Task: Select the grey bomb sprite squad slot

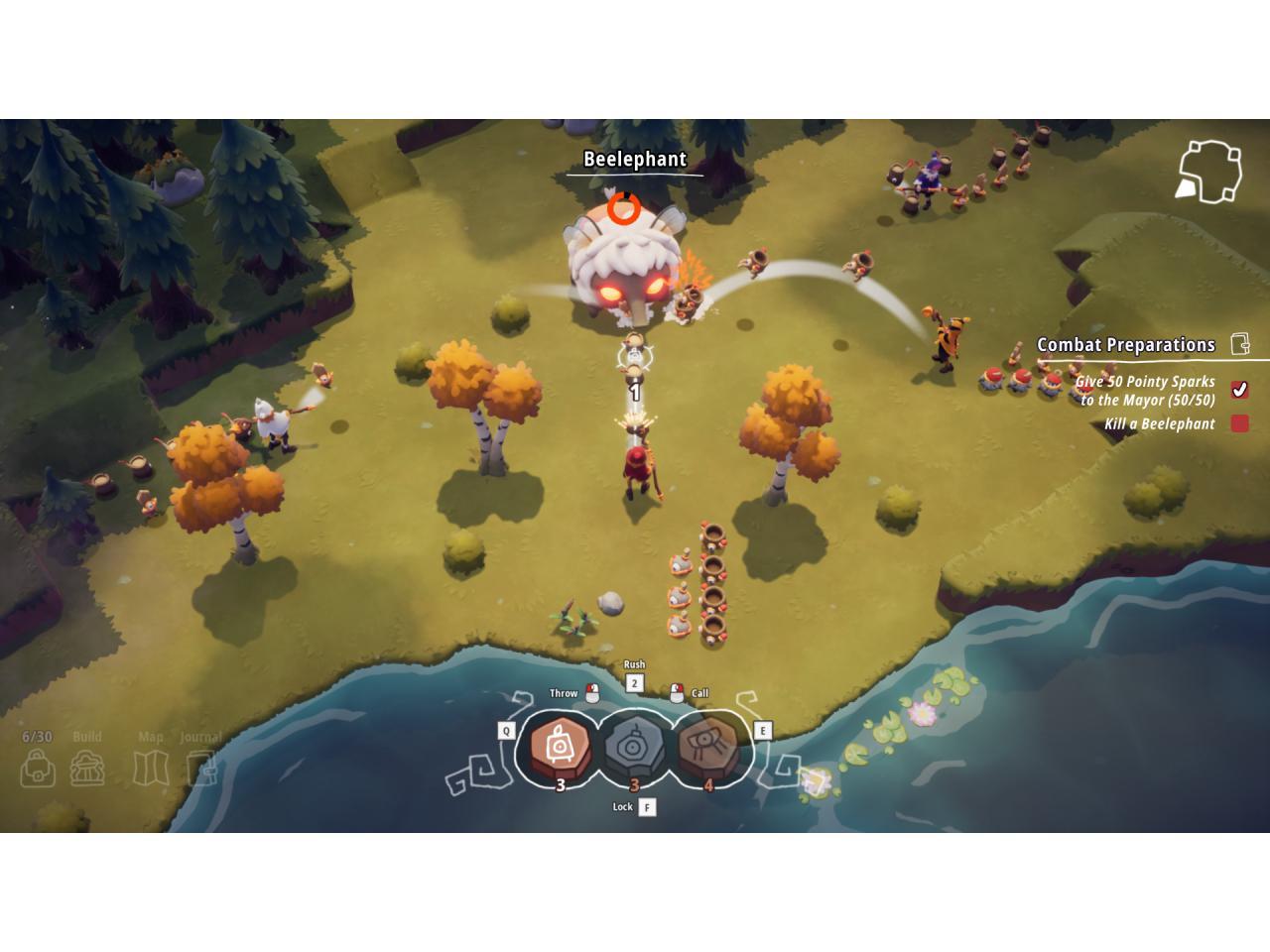Action: pos(635,746)
